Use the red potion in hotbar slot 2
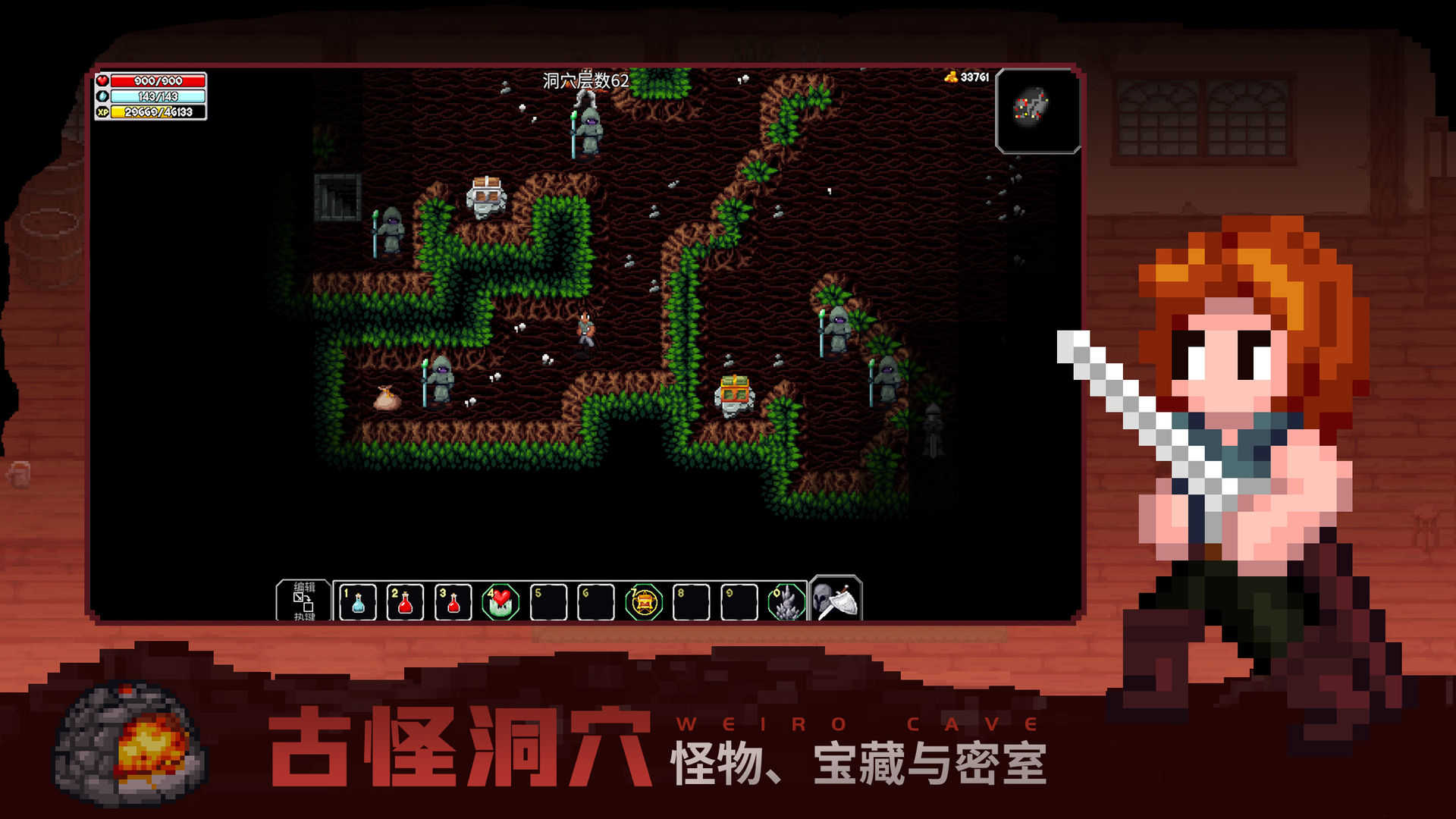Viewport: 1456px width, 819px height. click(406, 601)
